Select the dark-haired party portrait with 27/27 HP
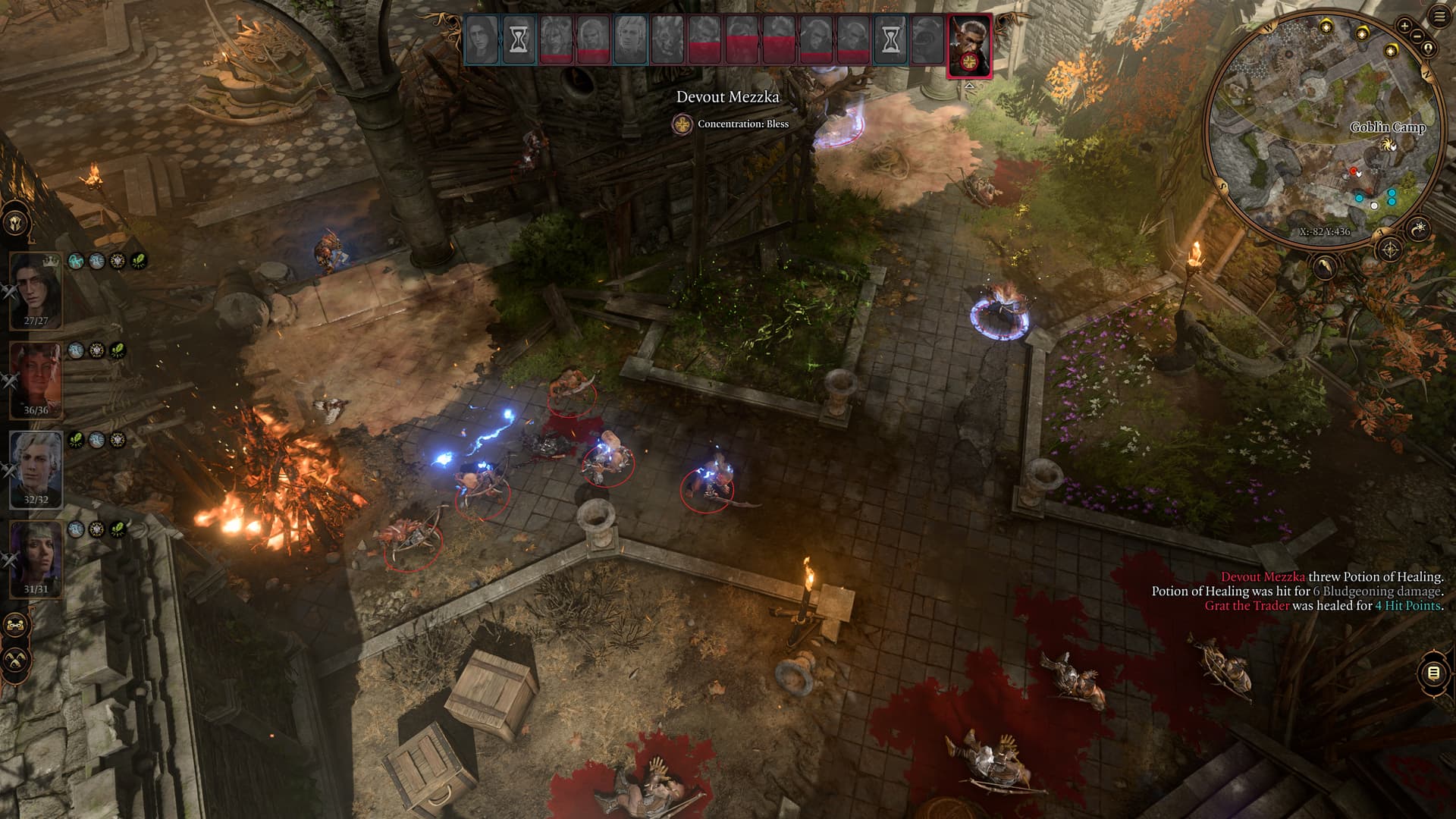The image size is (1456, 819). 36,288
